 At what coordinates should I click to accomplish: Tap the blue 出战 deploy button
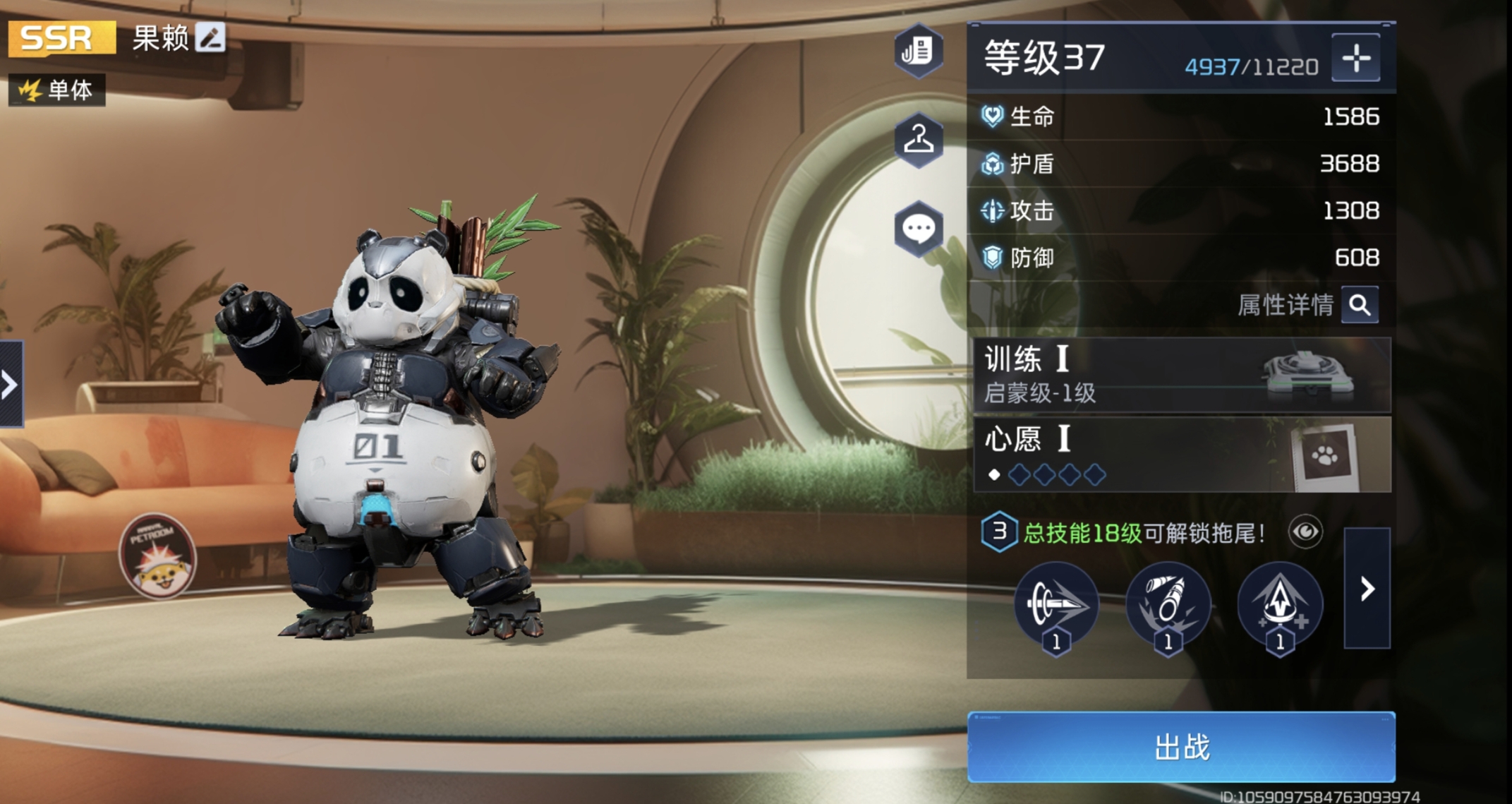[x=1181, y=747]
